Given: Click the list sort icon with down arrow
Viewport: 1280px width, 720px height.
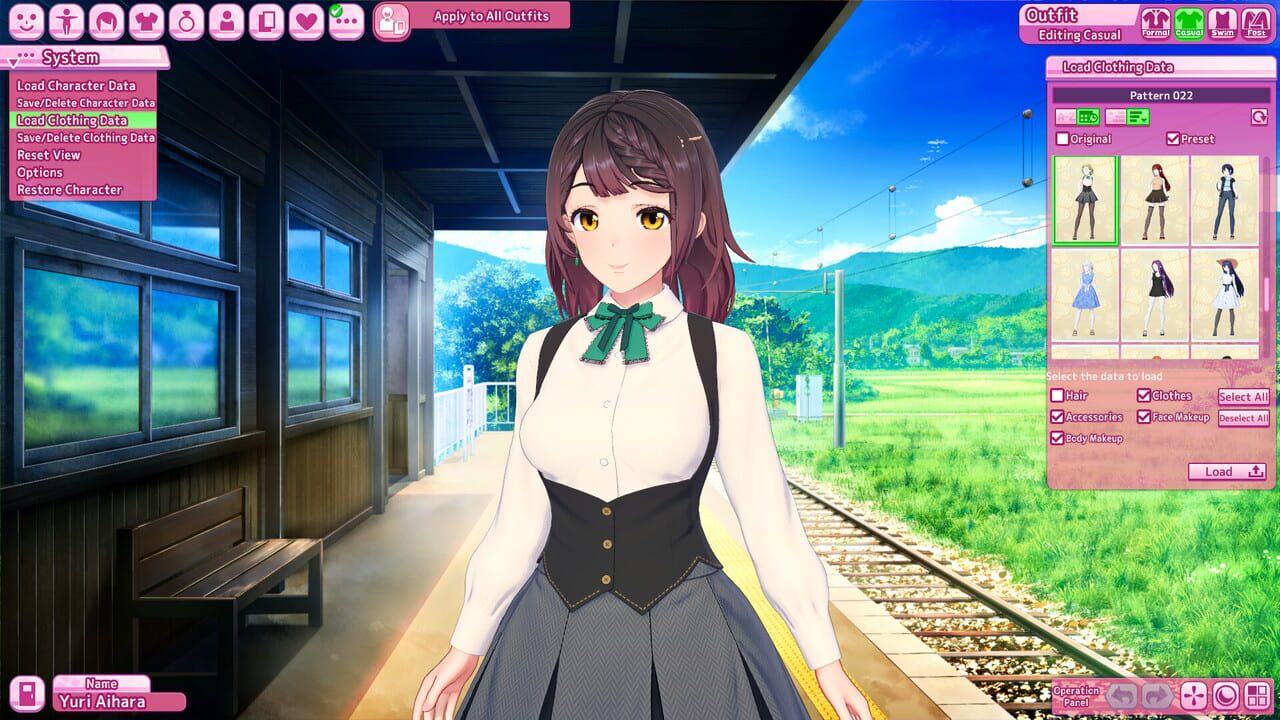Looking at the screenshot, I should 1136,117.
